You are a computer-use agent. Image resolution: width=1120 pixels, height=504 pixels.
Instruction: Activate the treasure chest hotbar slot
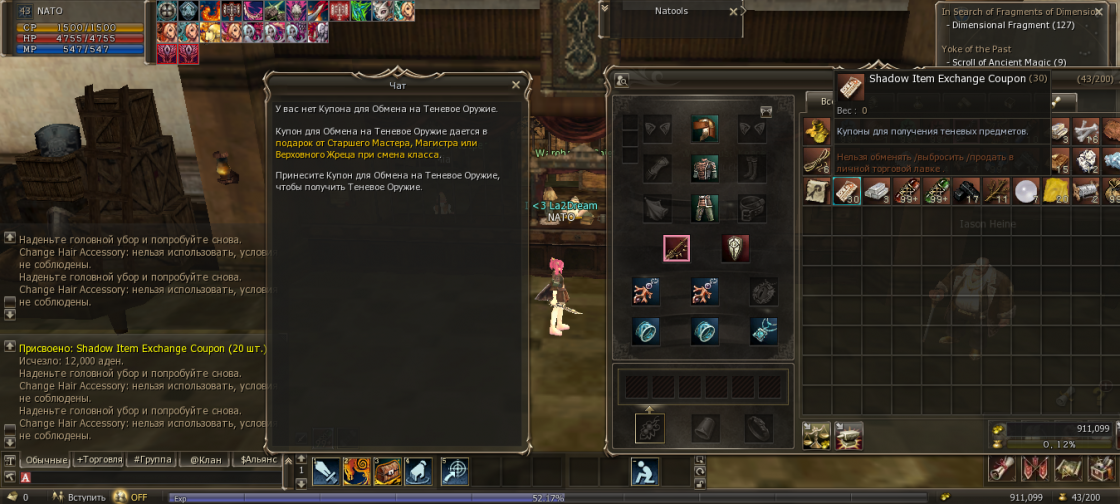(x=387, y=471)
